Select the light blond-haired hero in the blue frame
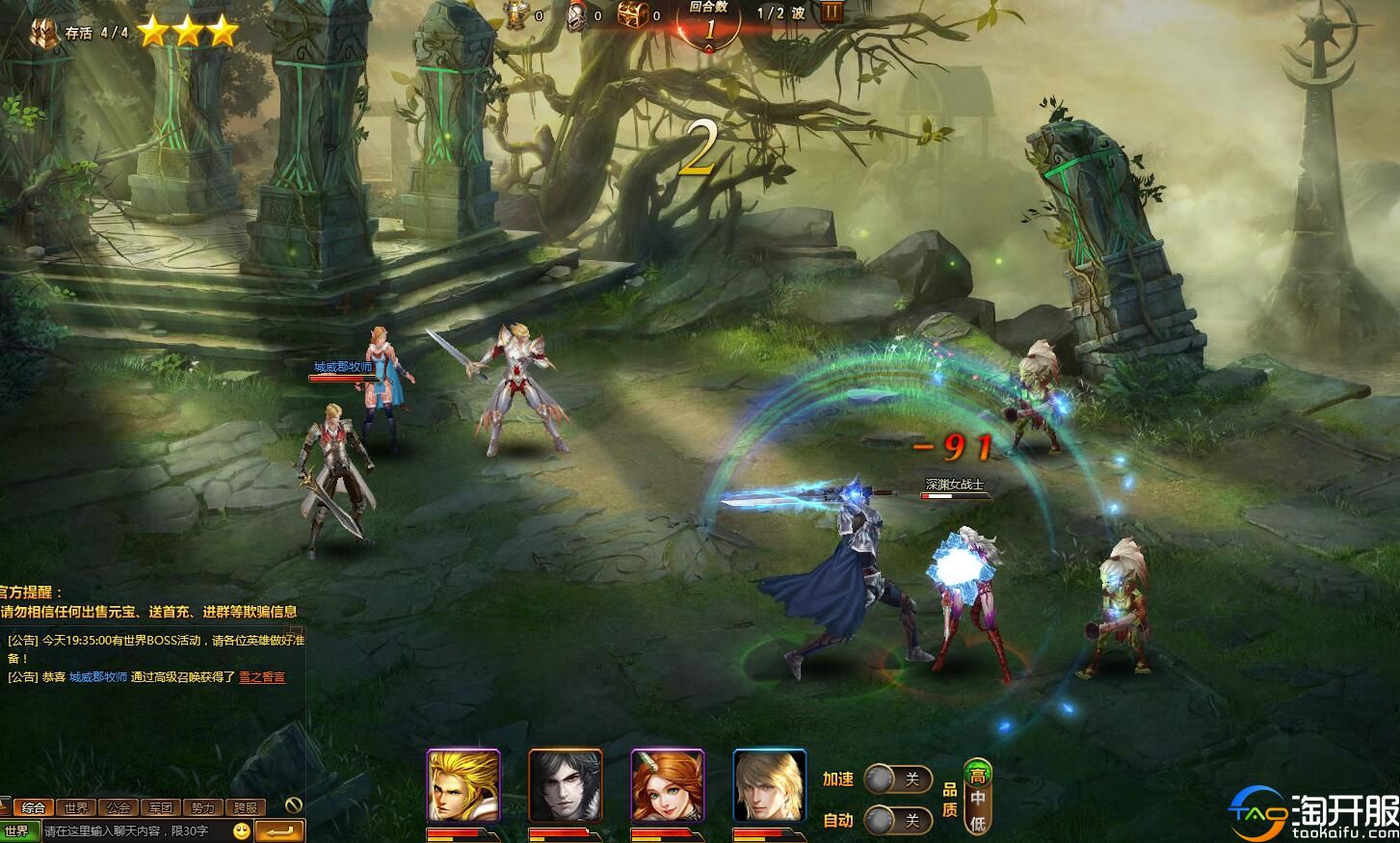 (x=770, y=785)
